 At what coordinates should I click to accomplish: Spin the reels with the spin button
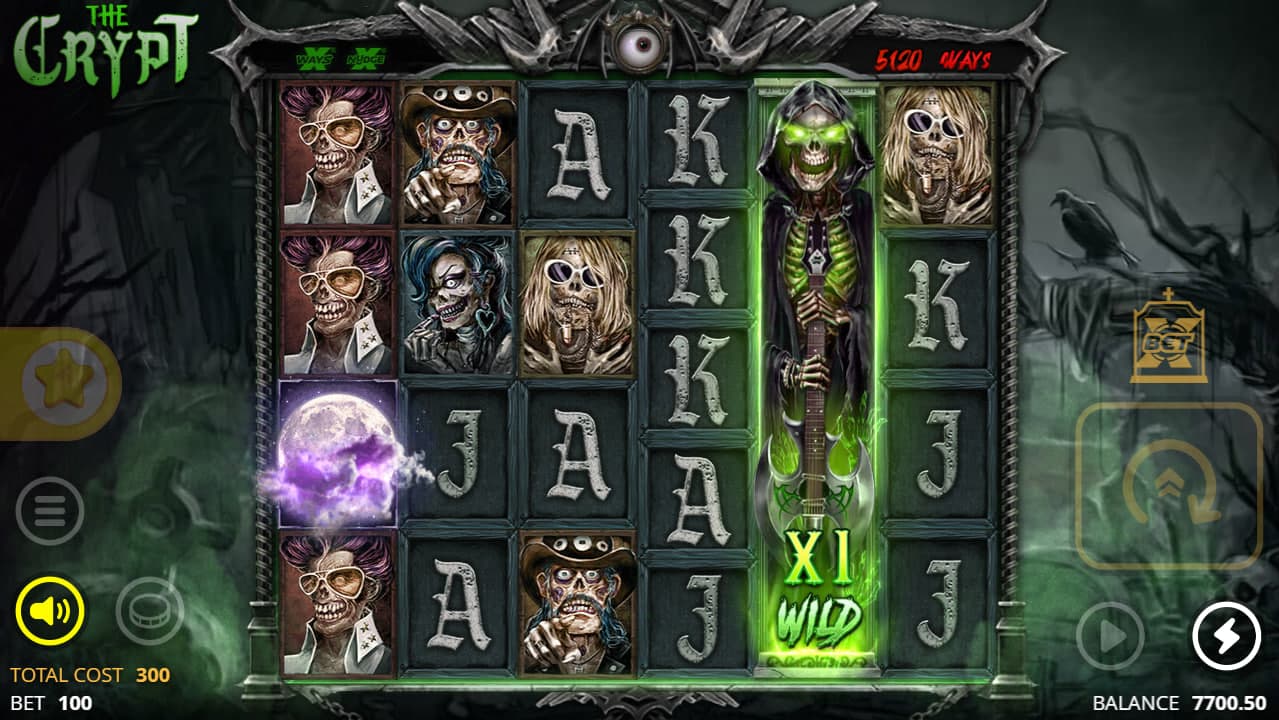1168,486
